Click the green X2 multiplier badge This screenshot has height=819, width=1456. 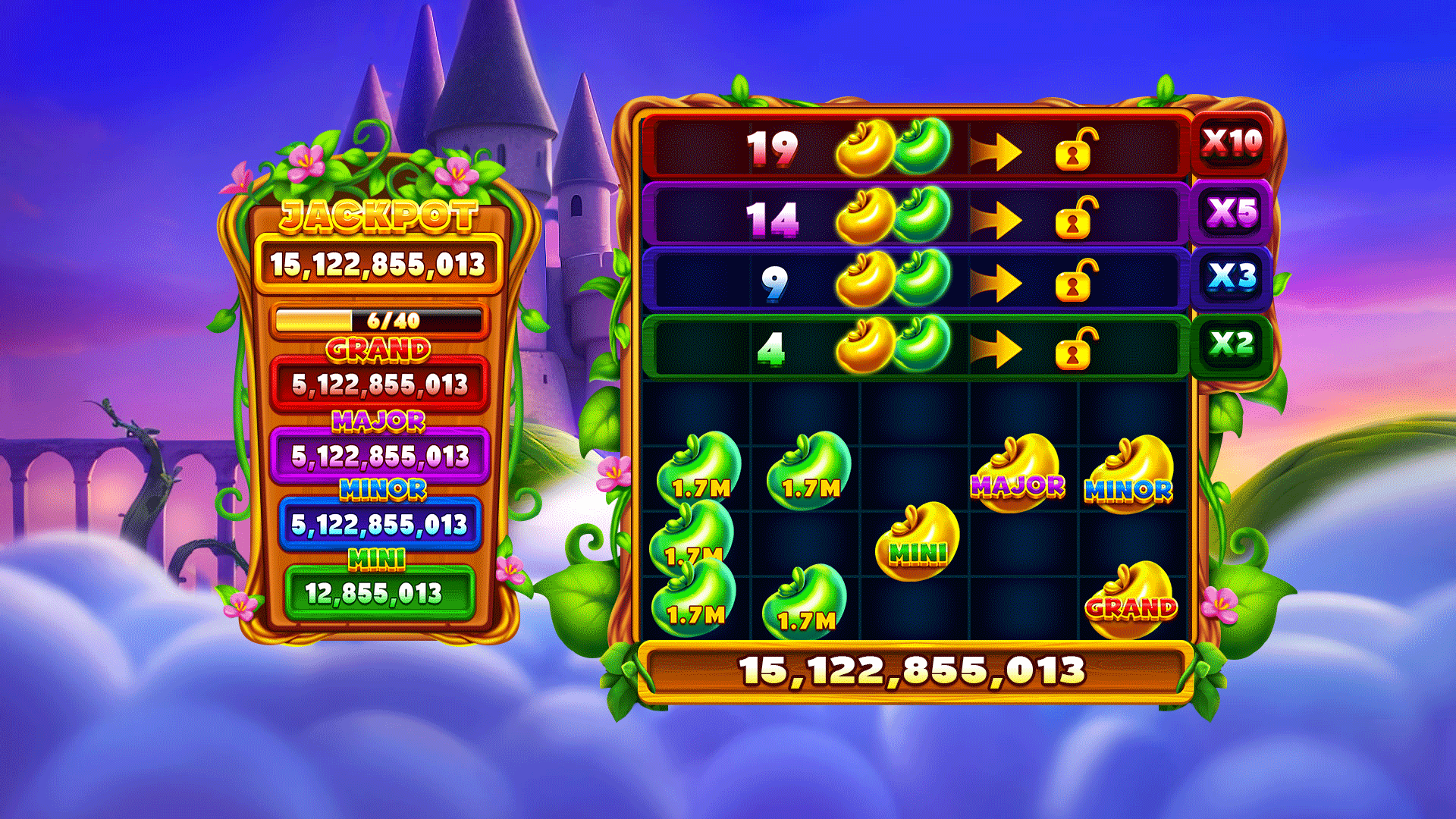[1232, 344]
